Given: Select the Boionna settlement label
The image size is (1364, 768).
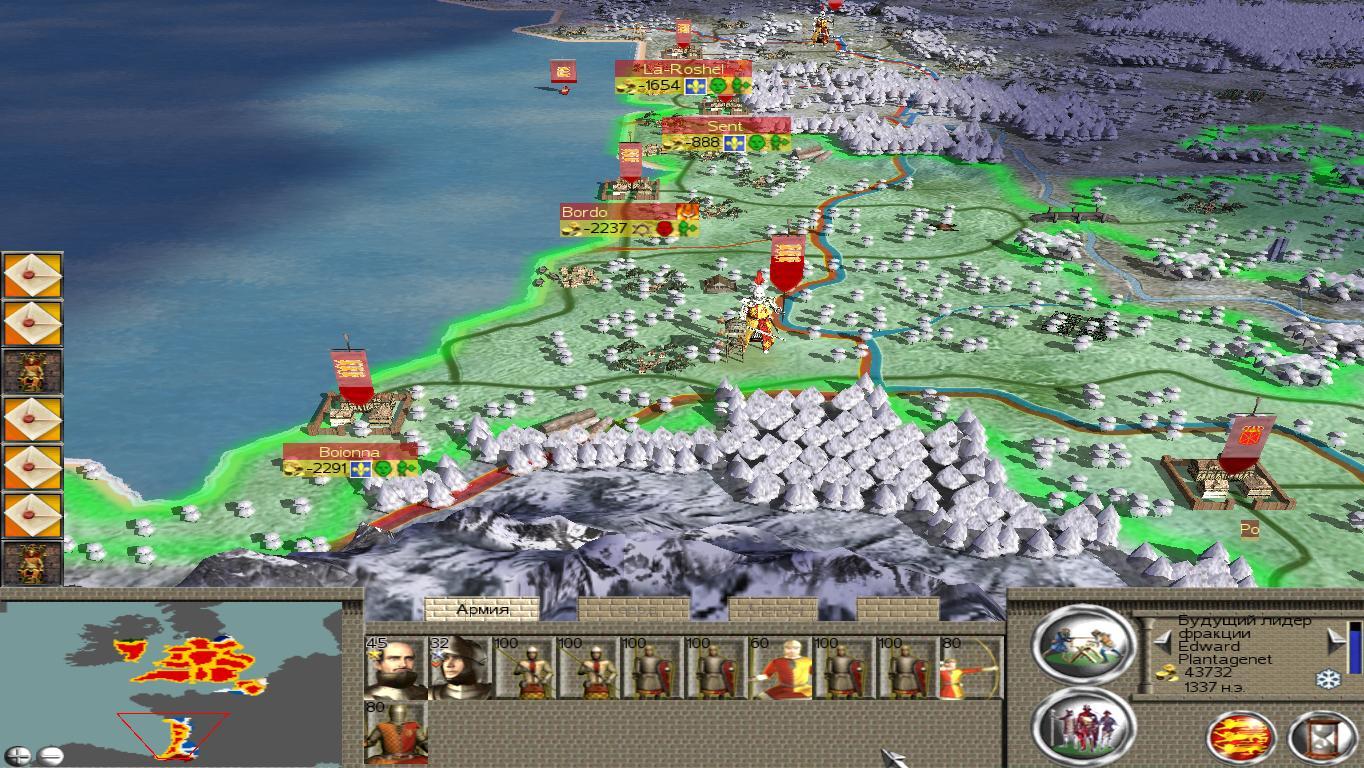Looking at the screenshot, I should pyautogui.click(x=349, y=453).
